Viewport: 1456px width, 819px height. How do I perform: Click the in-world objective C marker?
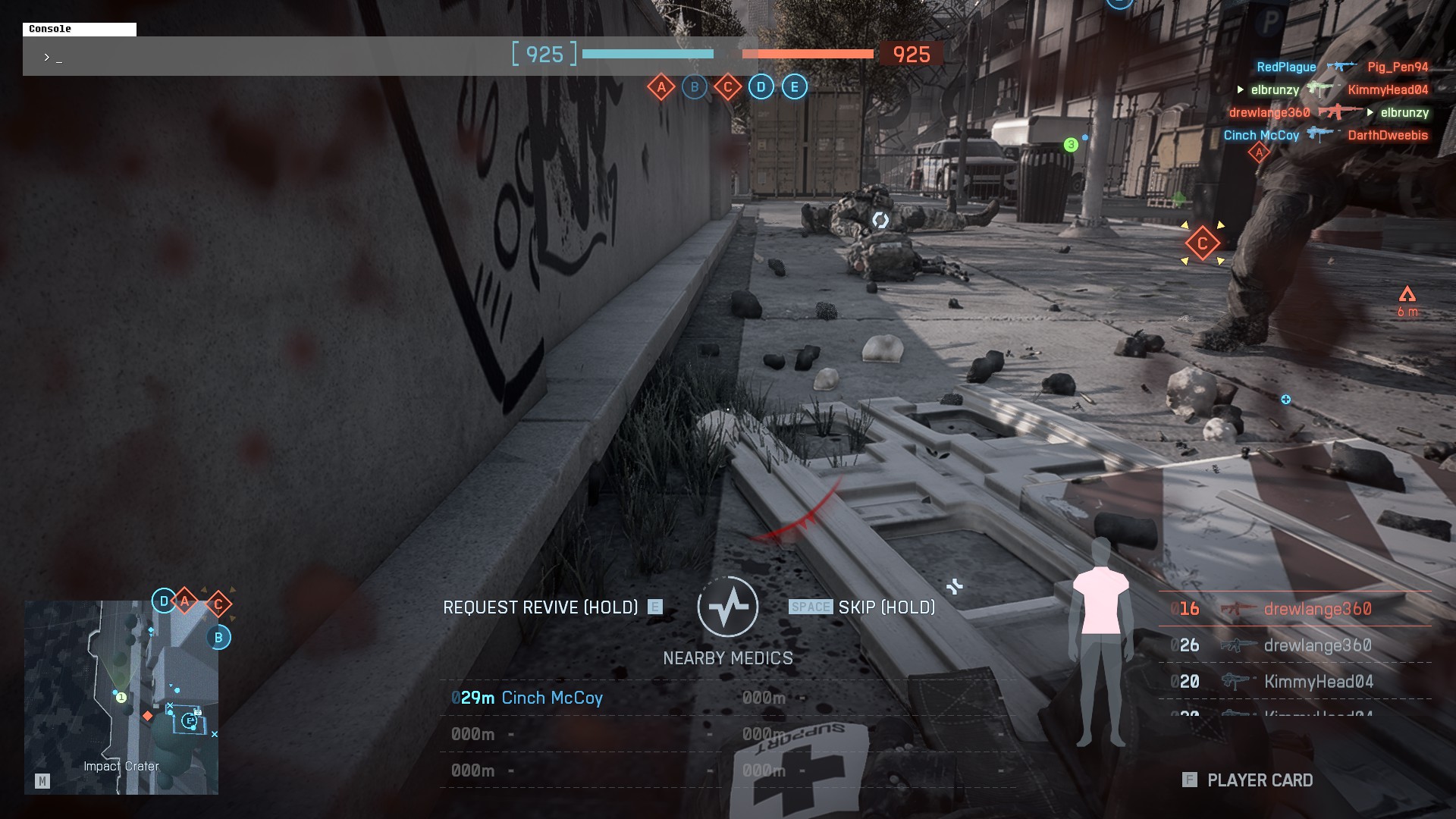(x=1202, y=243)
